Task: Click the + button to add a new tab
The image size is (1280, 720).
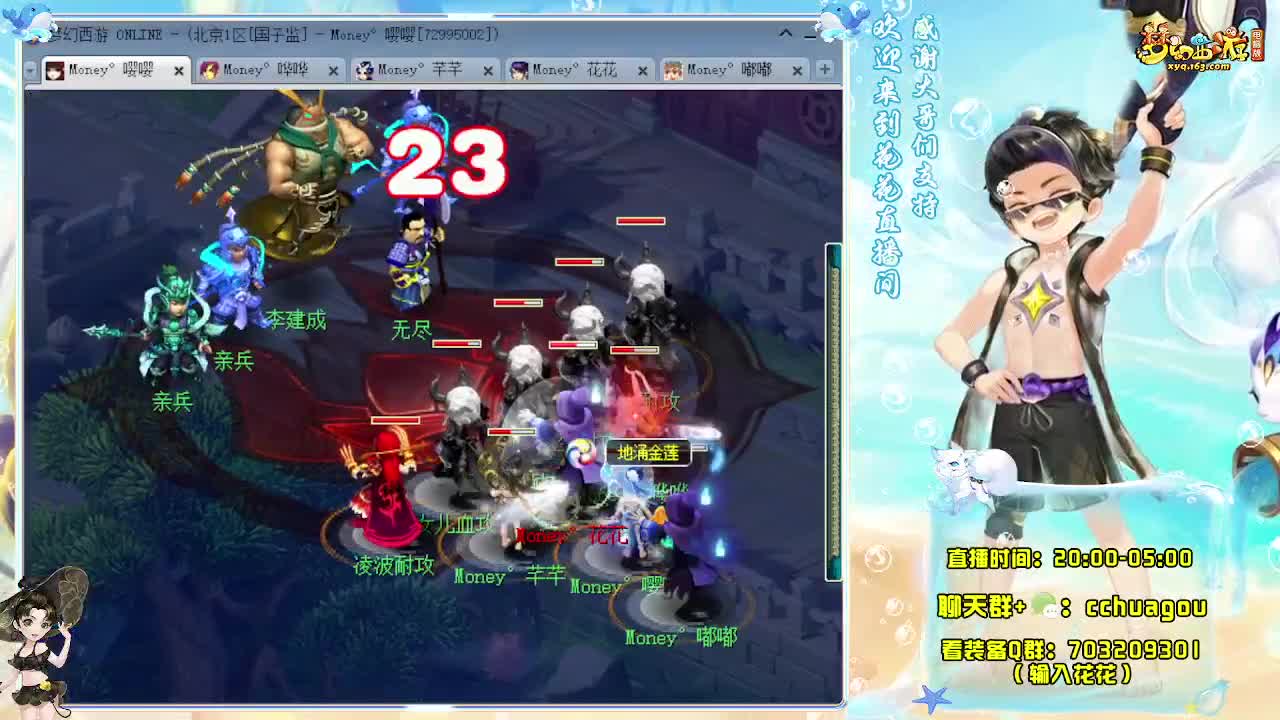Action: (x=822, y=70)
